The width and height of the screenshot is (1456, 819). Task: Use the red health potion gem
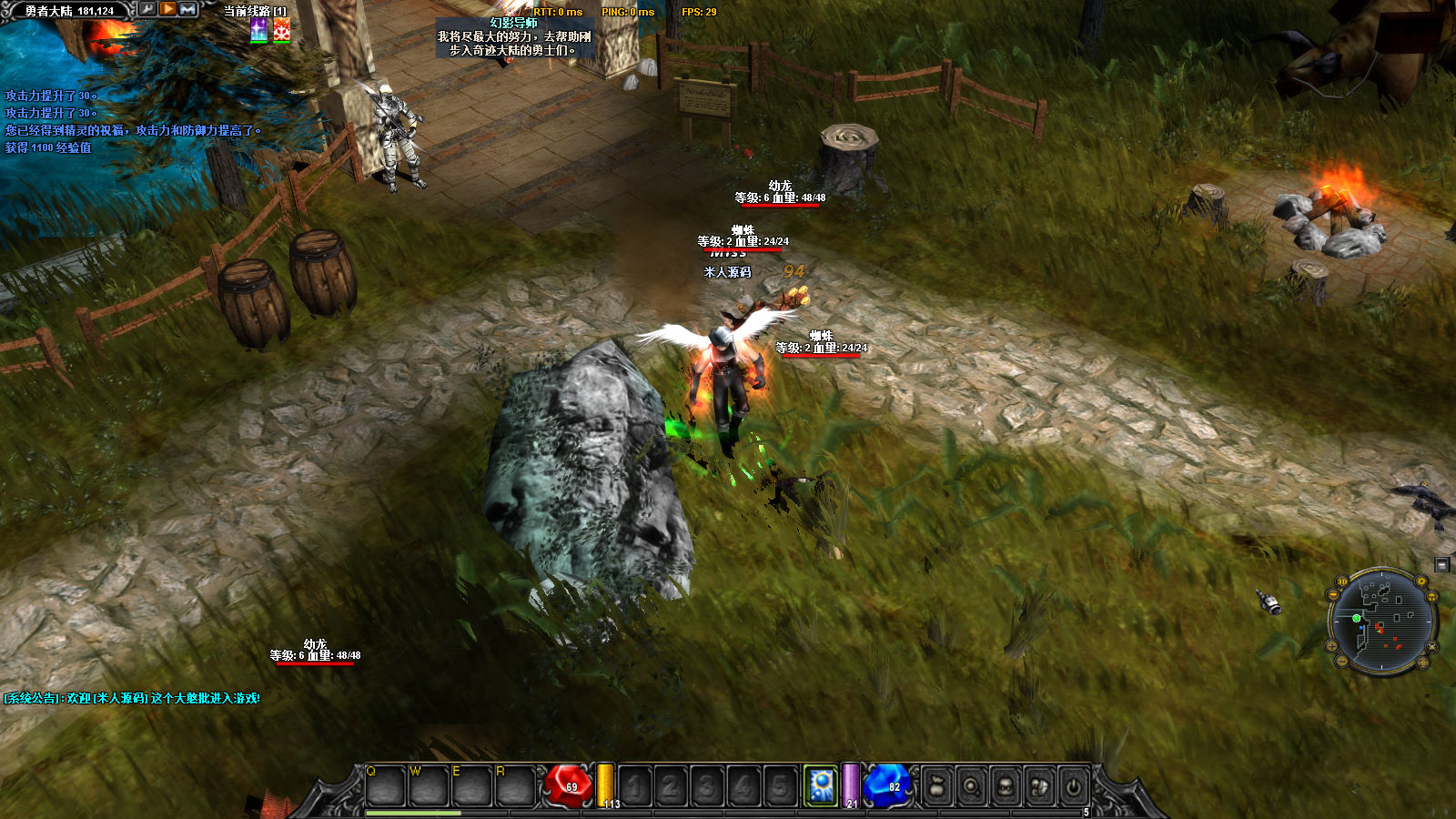point(569,785)
